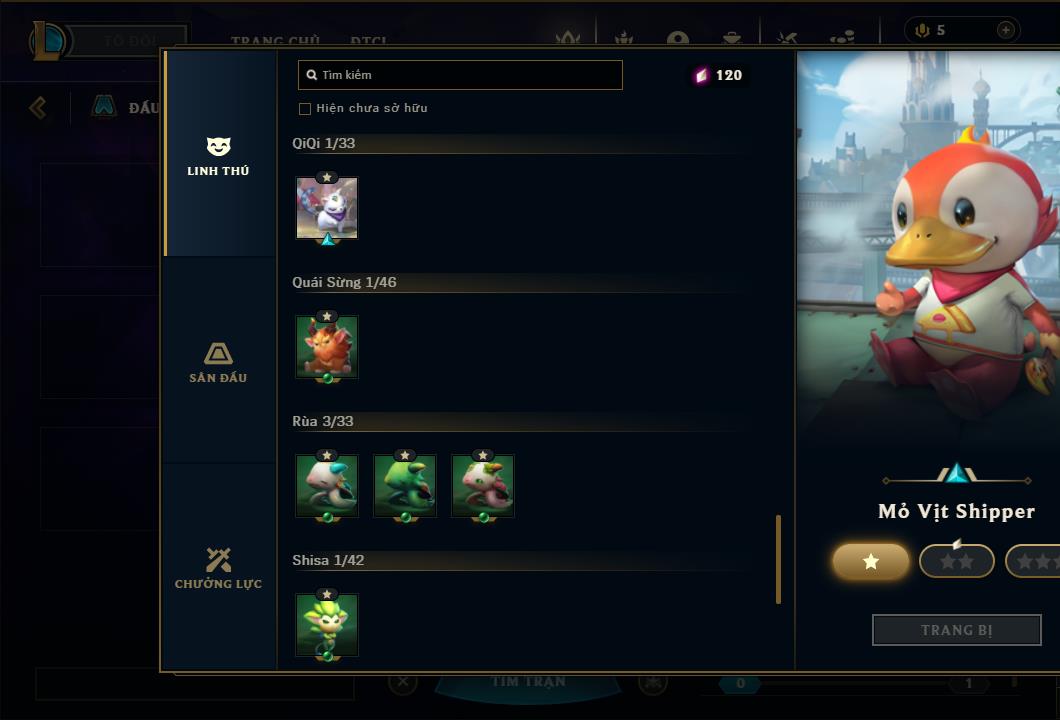Select the QiQi little legend thumbnail
Image resolution: width=1060 pixels, height=720 pixels.
tap(327, 208)
